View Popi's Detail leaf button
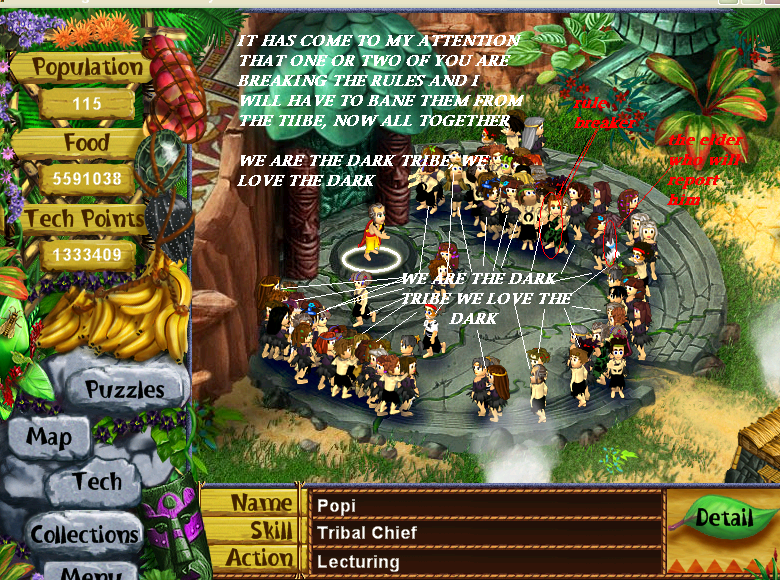 [x=724, y=518]
